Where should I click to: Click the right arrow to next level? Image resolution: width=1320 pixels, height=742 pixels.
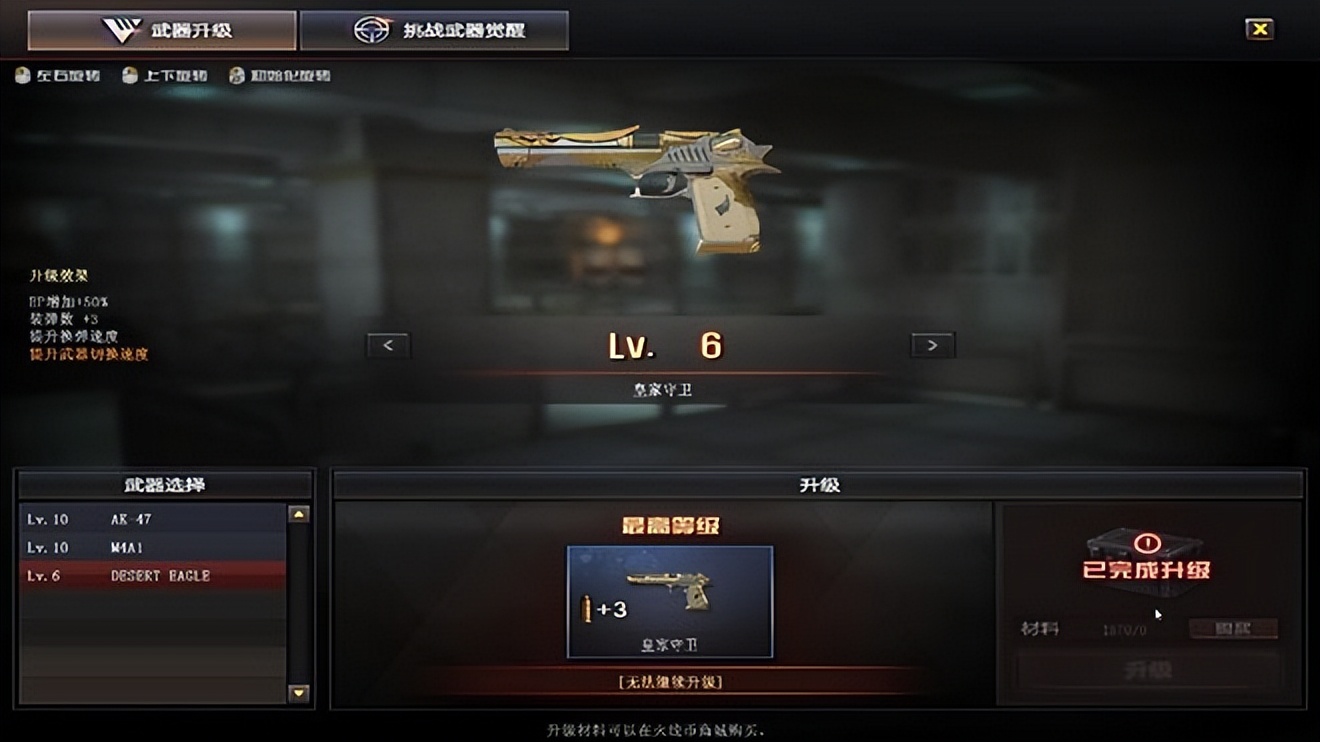[x=932, y=345]
